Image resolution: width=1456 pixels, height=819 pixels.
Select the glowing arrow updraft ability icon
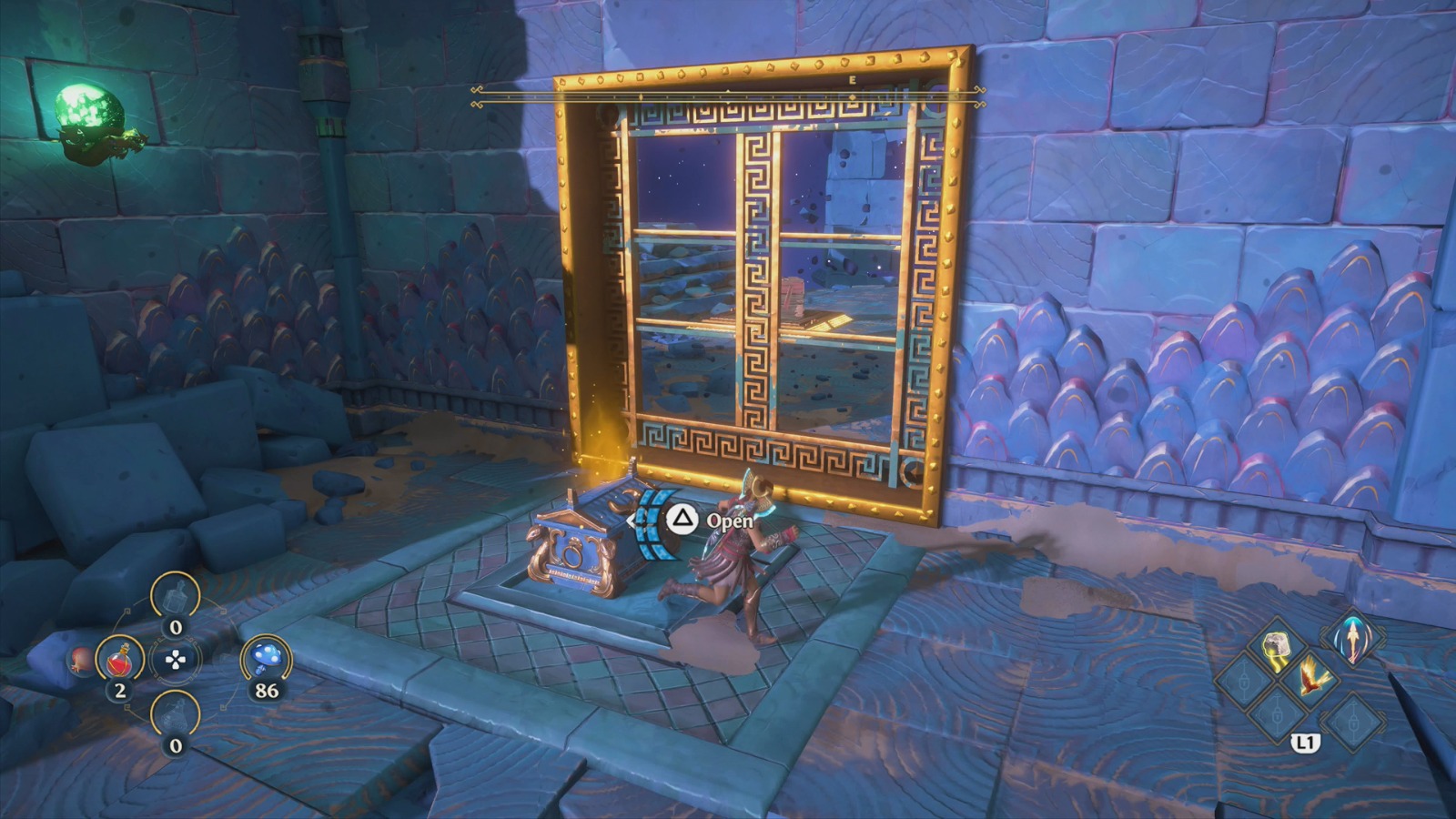1353,641
